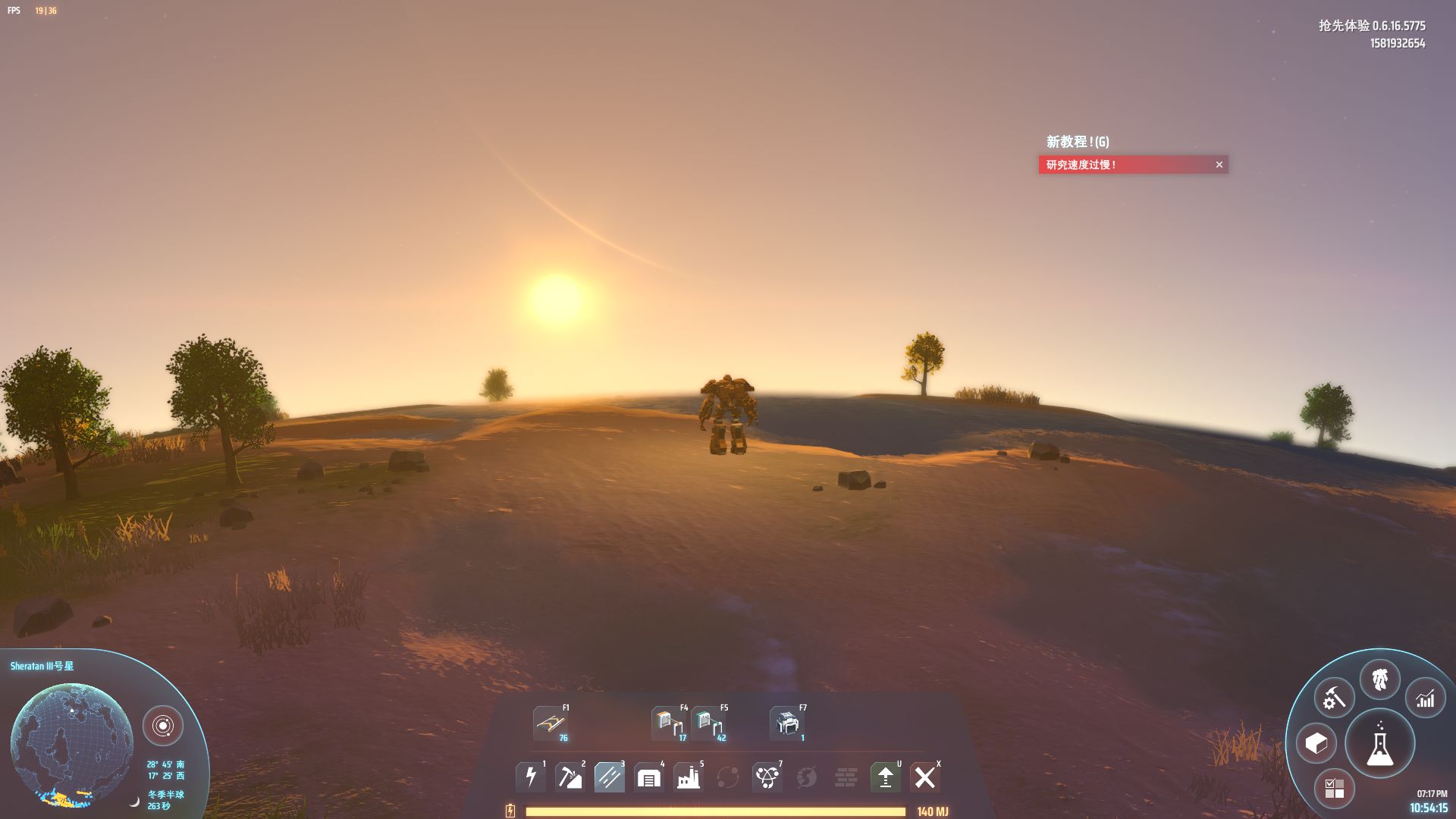Screen dimensions: 1456x819
Task: Open the production statistics chart icon
Action: 1425,698
